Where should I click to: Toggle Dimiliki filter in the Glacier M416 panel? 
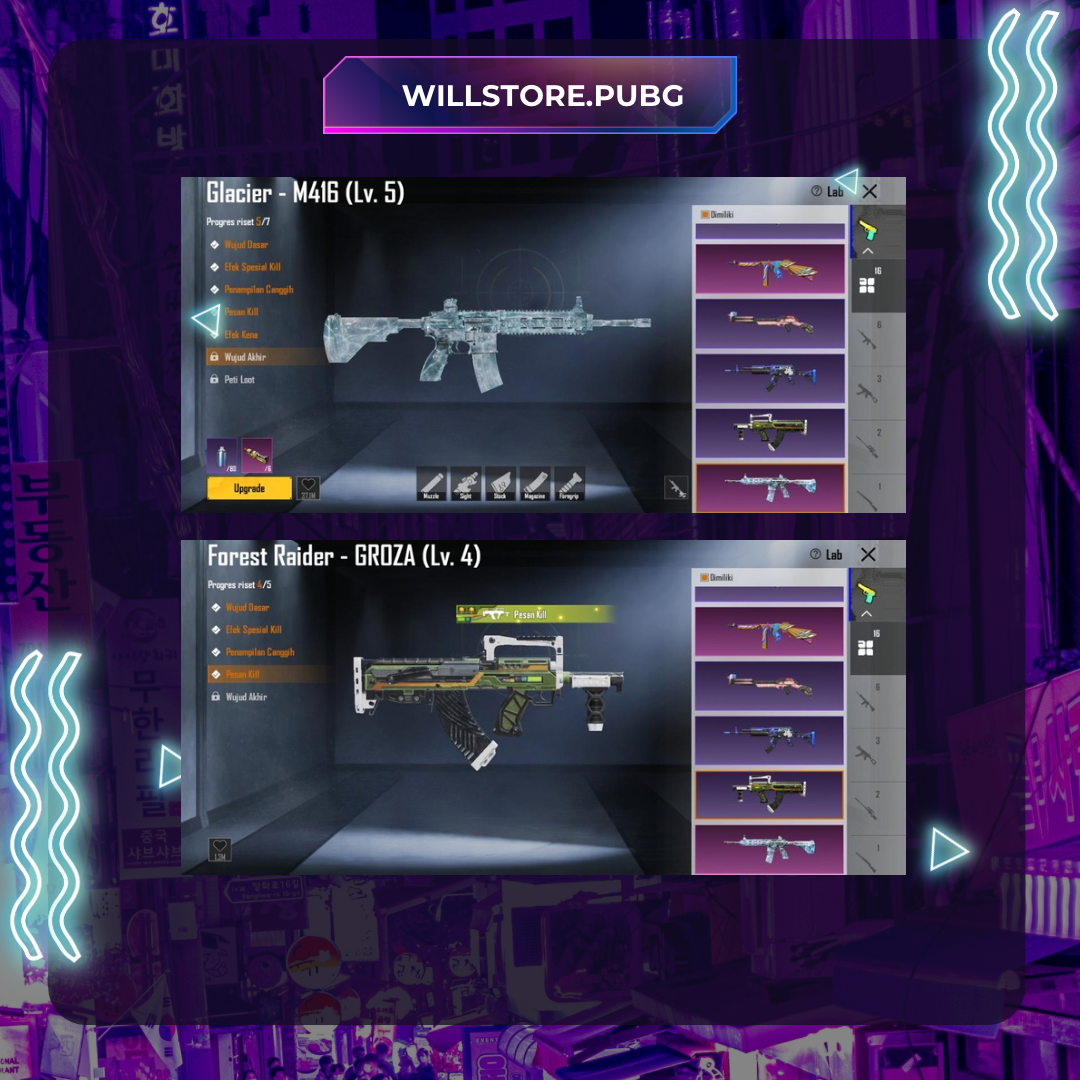(x=705, y=214)
